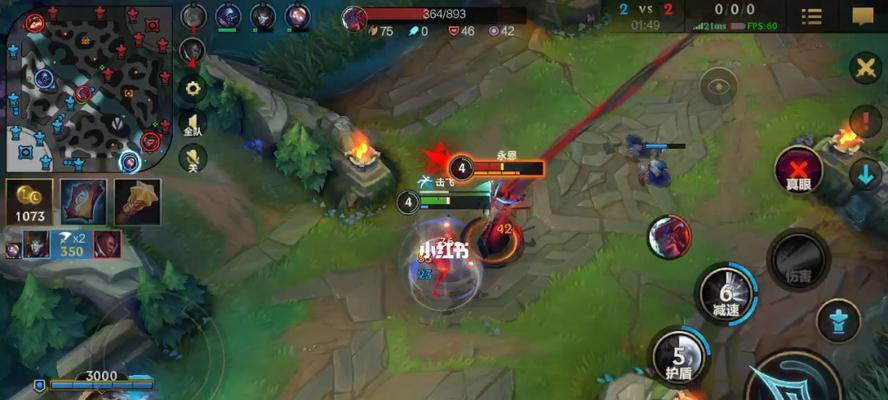
Task: Open the gear settings button
Action: tap(192, 88)
